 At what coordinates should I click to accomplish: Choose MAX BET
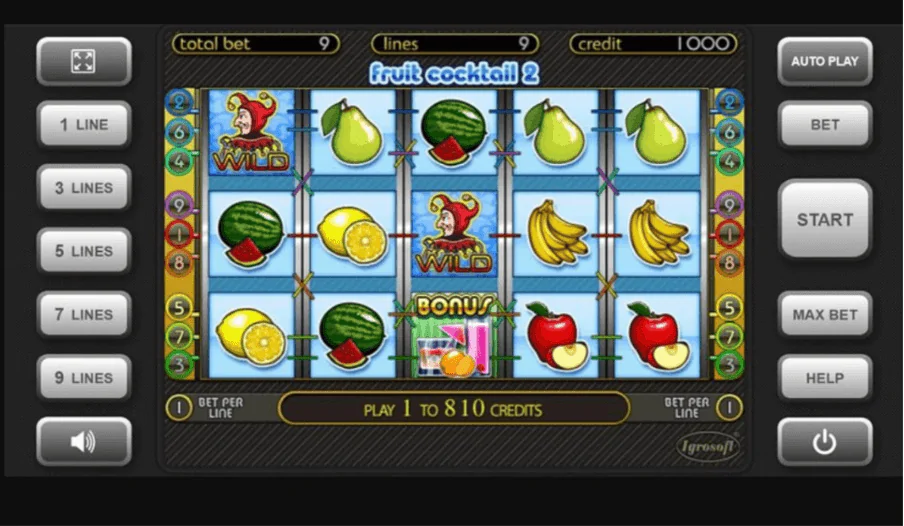click(825, 314)
